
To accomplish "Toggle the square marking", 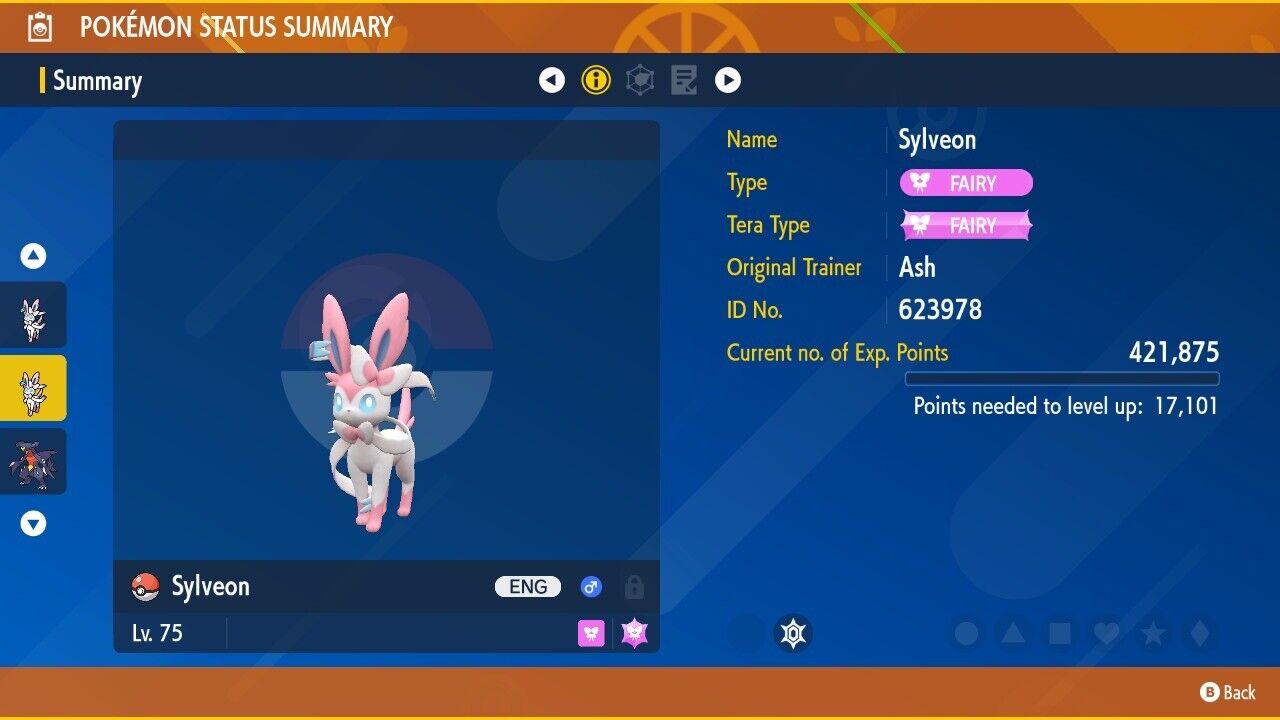I will [x=1060, y=633].
